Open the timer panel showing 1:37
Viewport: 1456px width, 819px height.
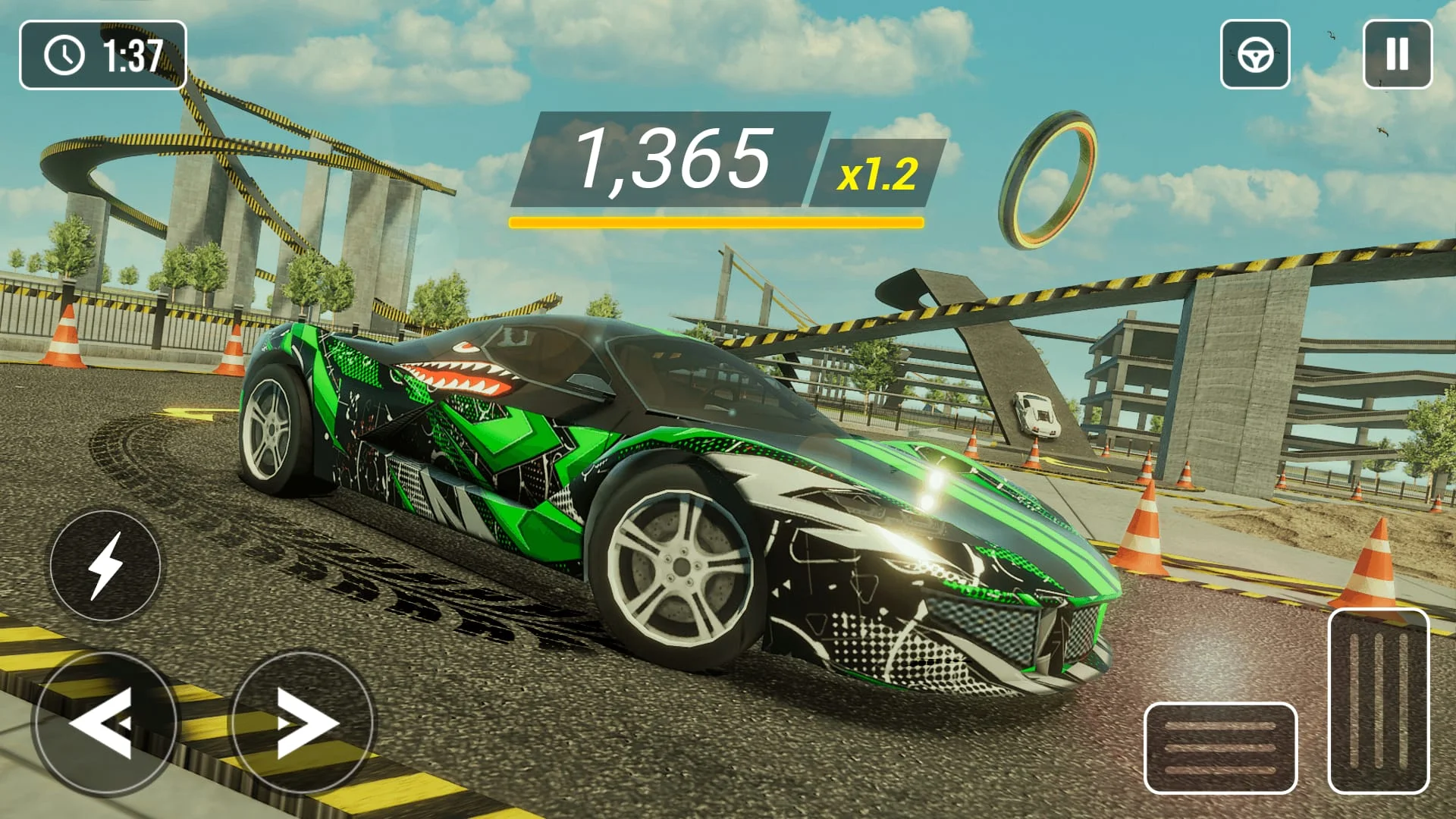(104, 53)
